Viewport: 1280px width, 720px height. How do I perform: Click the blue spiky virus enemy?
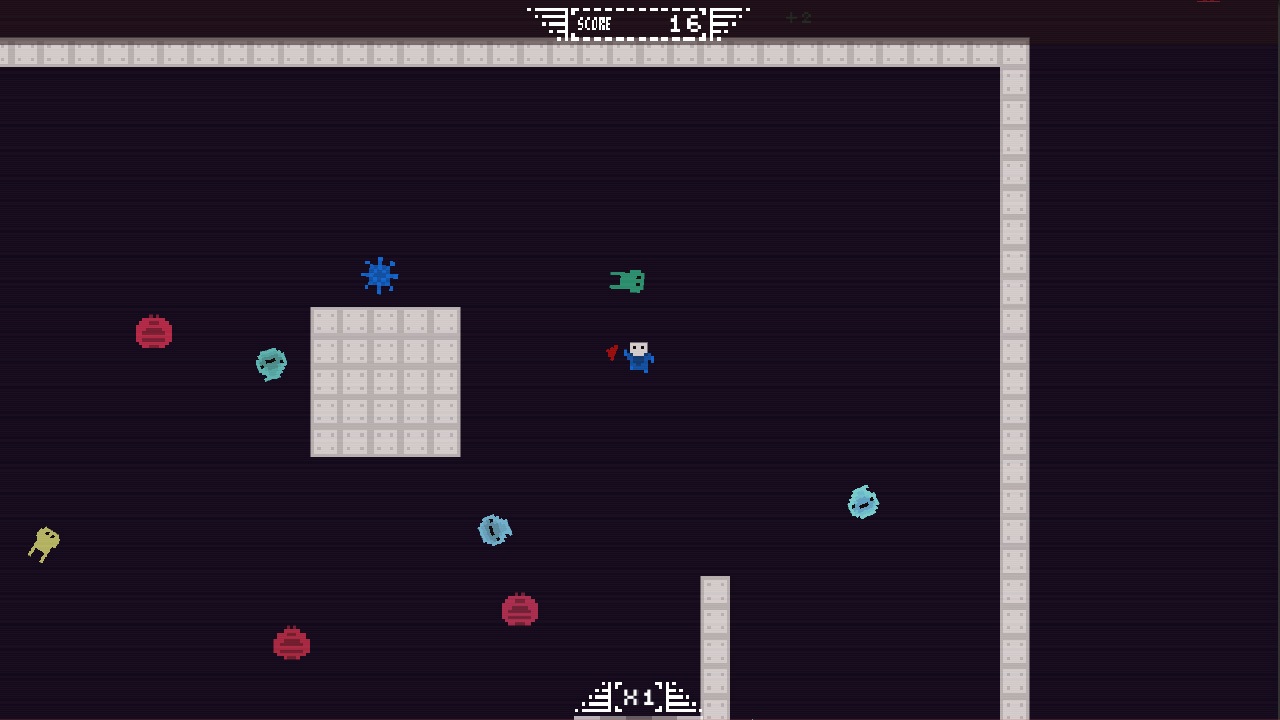[379, 275]
